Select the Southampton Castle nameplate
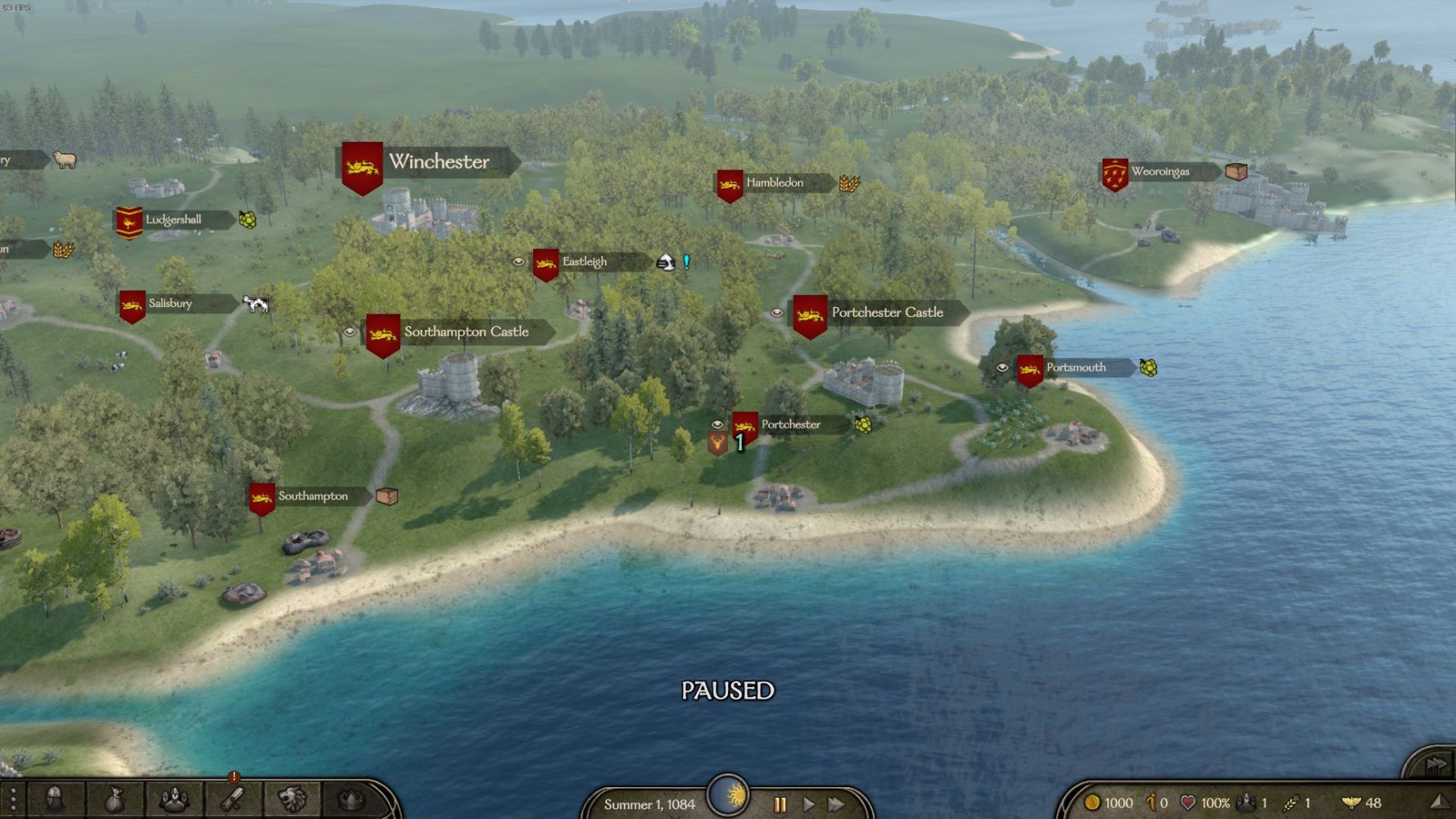 (x=466, y=332)
